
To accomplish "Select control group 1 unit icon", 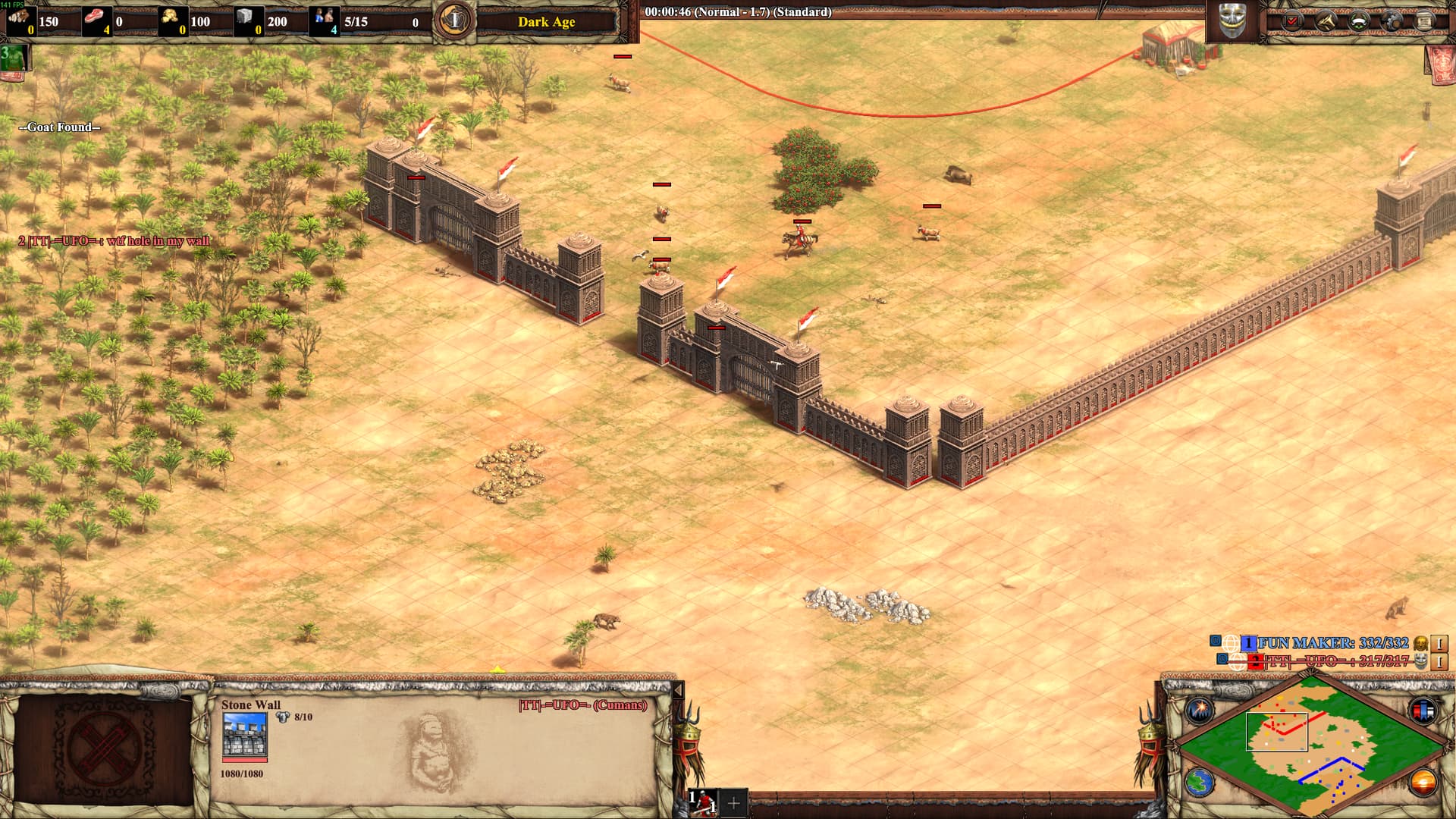I will pyautogui.click(x=704, y=802).
